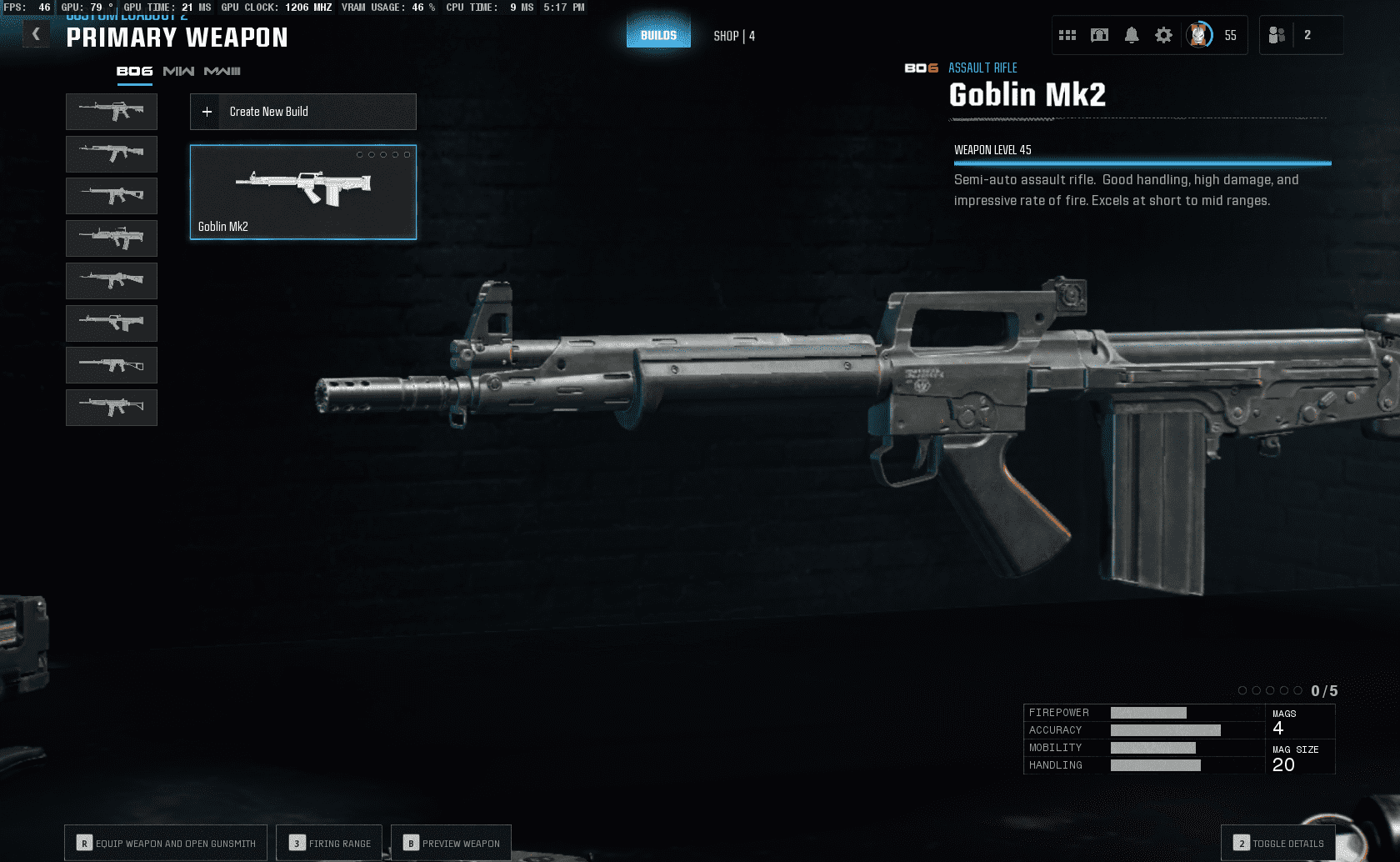Image resolution: width=1400 pixels, height=862 pixels.
Task: Select the Goblin Mk2 build card
Action: pyautogui.click(x=302, y=192)
